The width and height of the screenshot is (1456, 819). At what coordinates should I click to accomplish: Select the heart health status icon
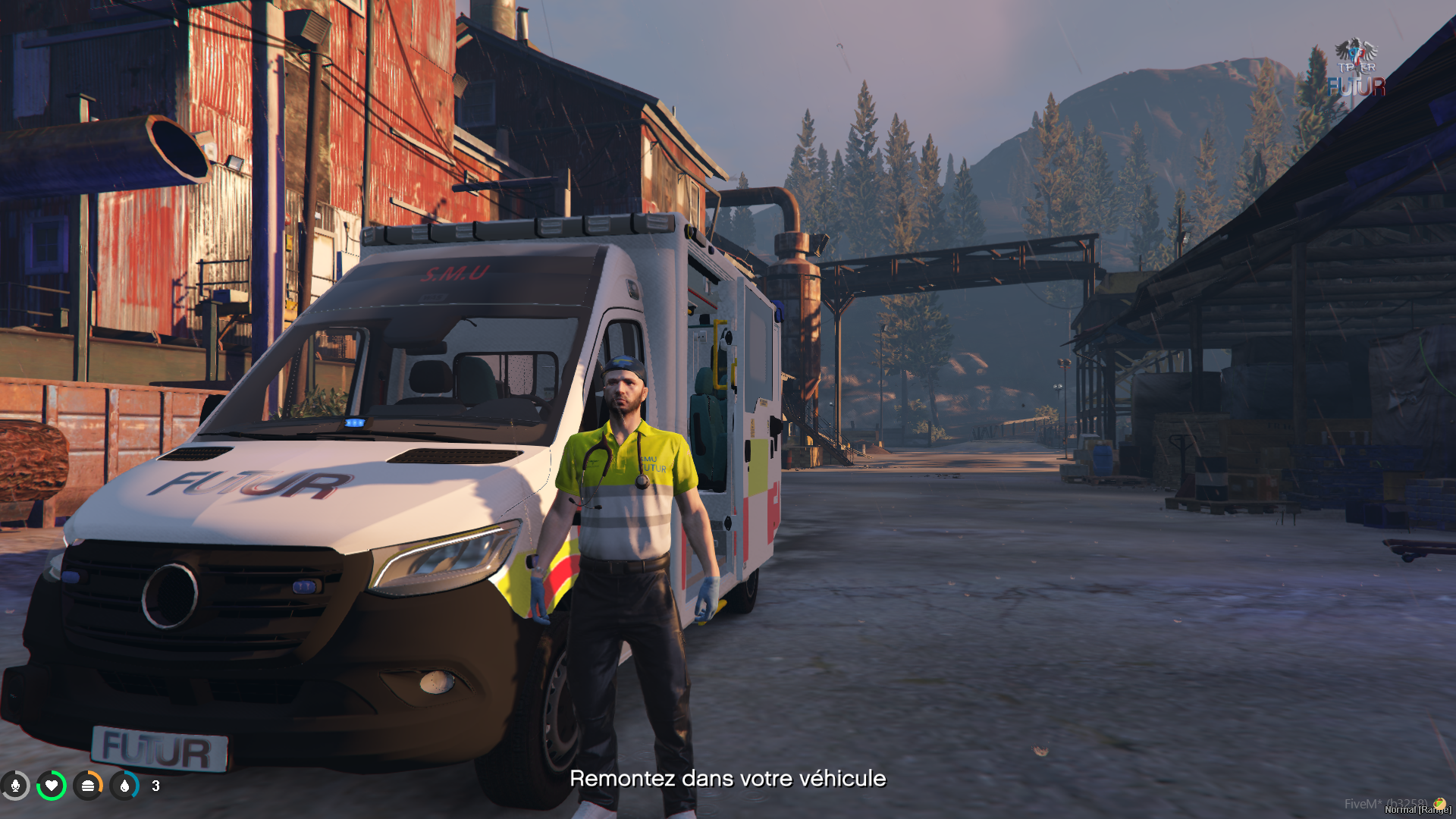[52, 786]
